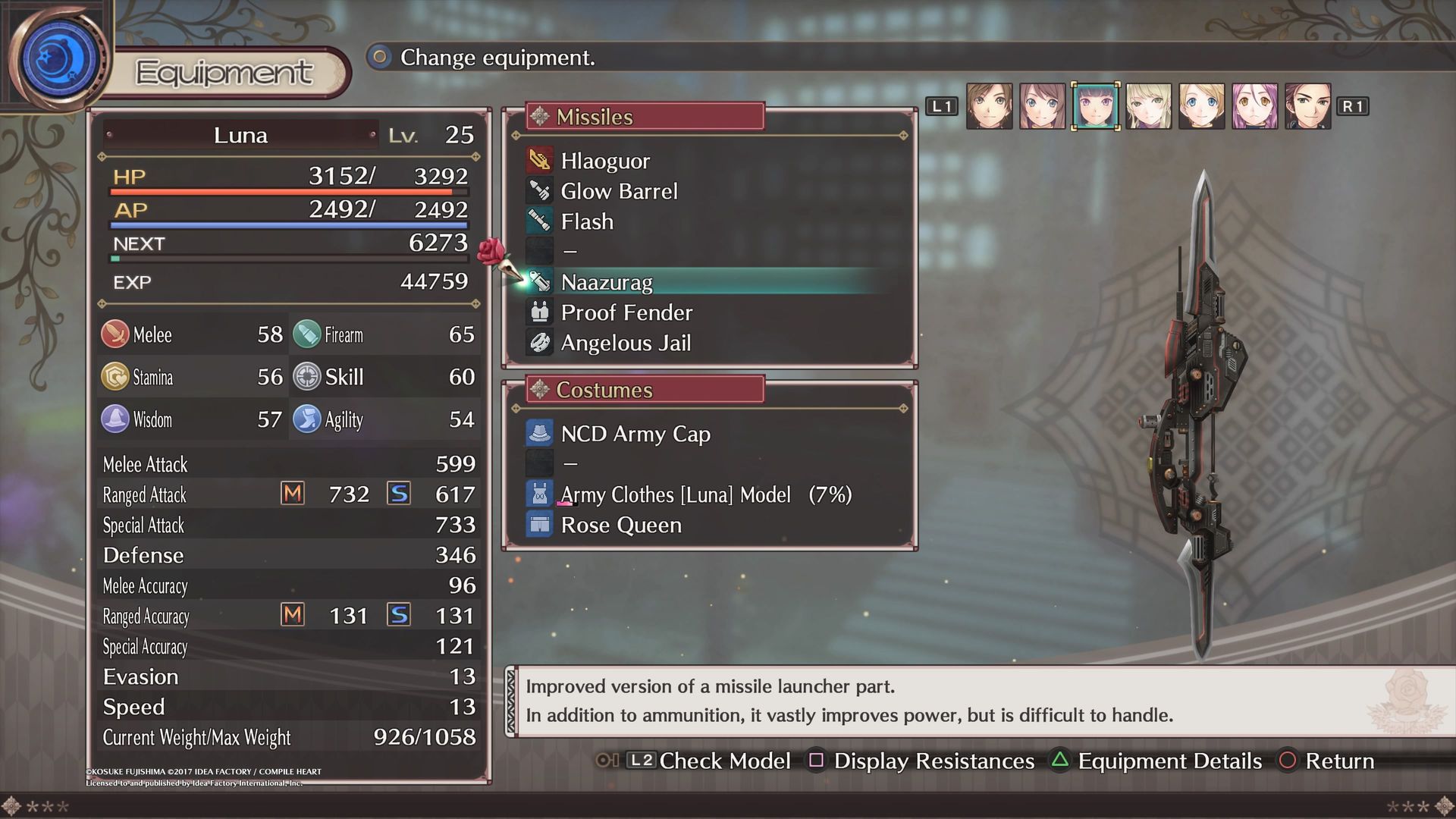
Task: Pick the Rose Queen costume entry
Action: (621, 525)
